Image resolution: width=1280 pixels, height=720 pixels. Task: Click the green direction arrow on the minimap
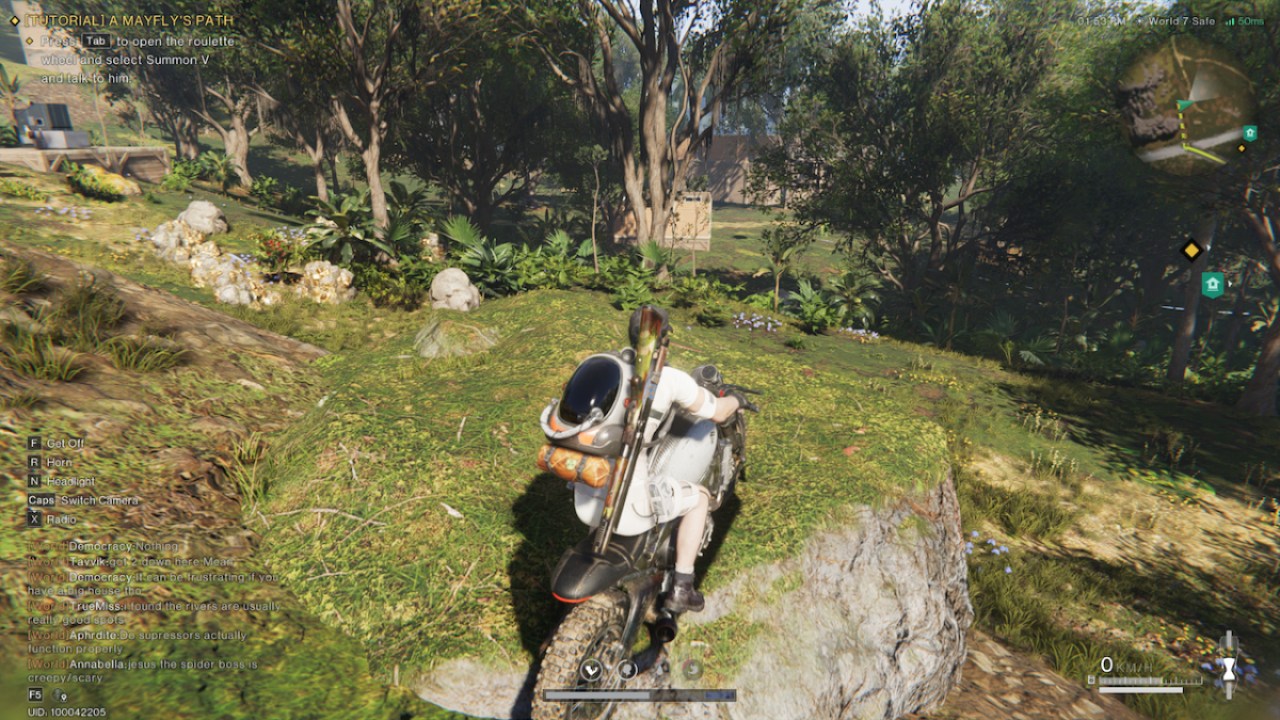(1183, 103)
